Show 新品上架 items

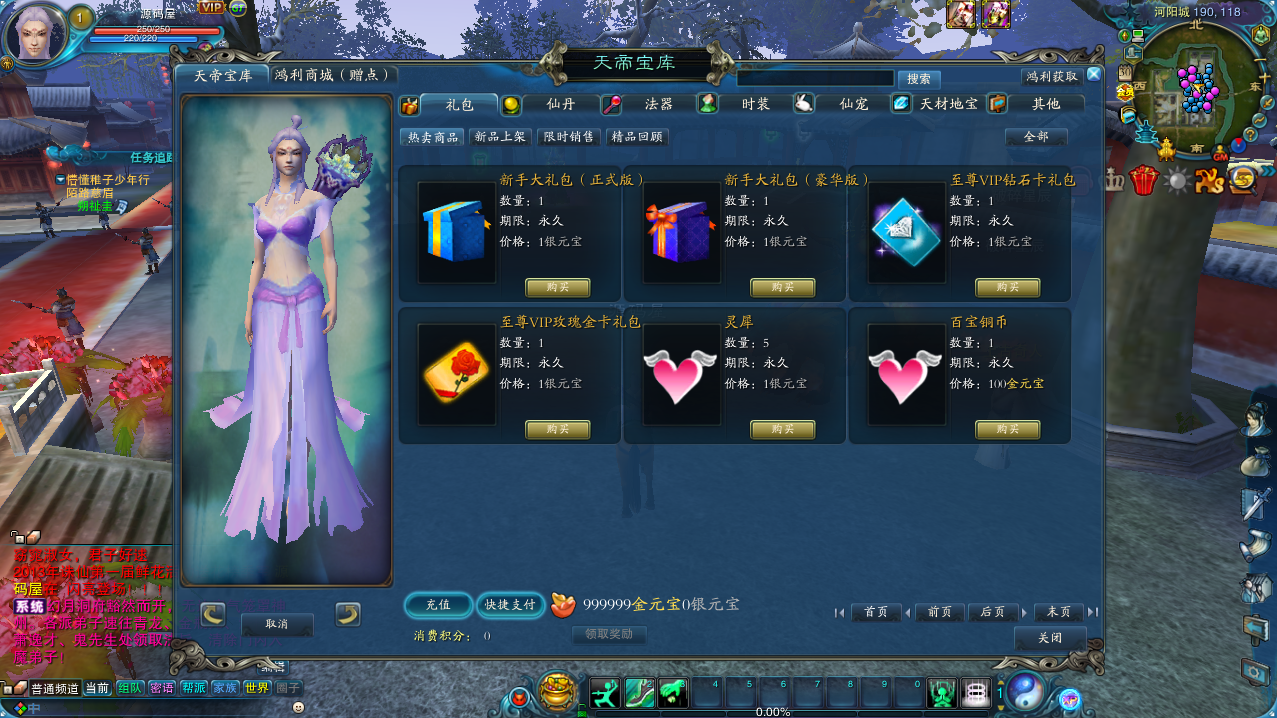point(500,137)
